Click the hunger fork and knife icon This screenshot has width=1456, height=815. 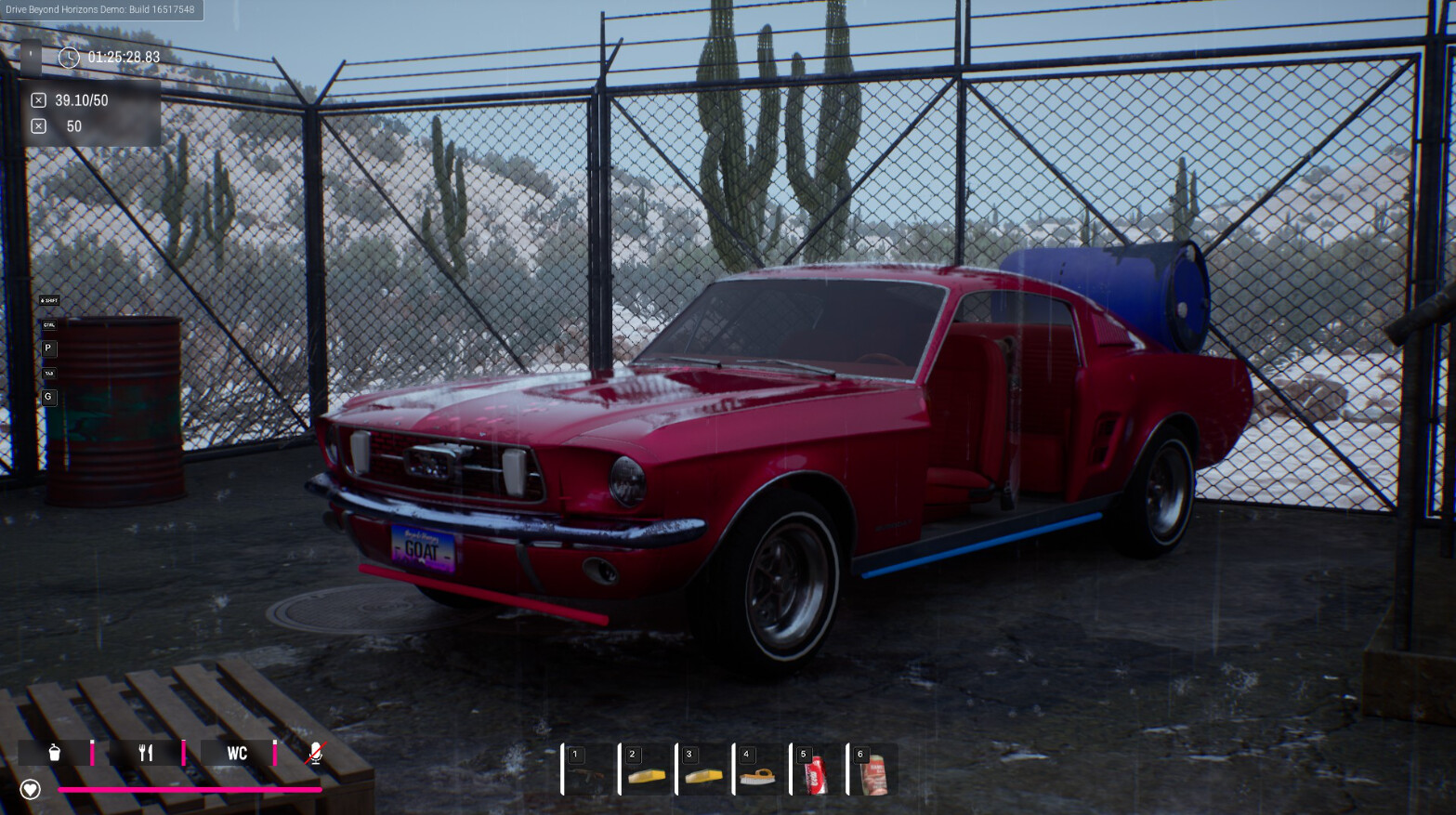[144, 753]
